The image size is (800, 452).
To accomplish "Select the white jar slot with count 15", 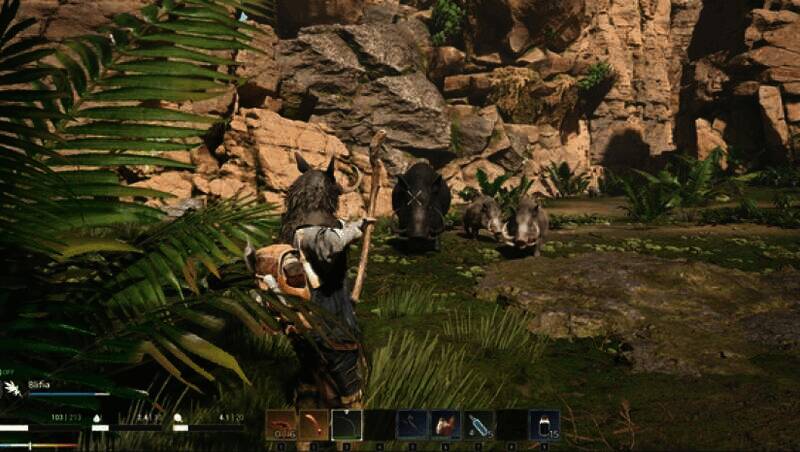I will [x=544, y=425].
